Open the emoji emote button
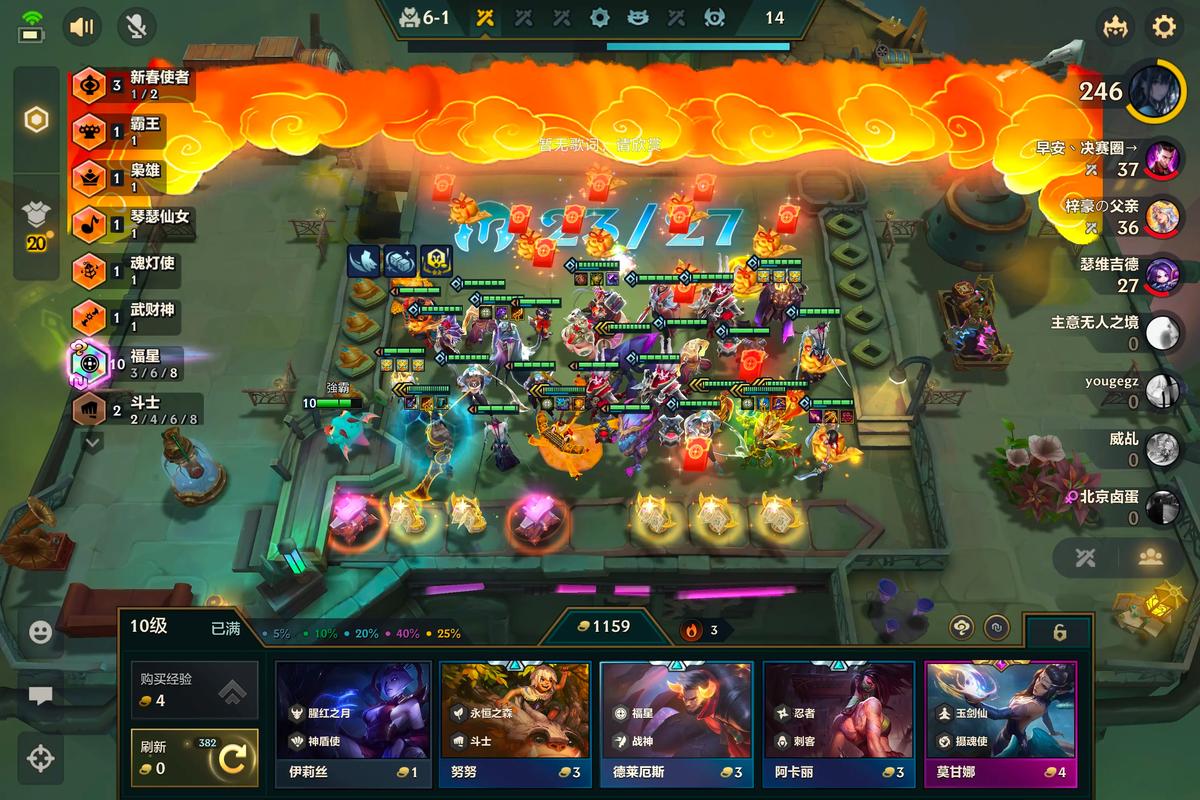The width and height of the screenshot is (1200, 800). (x=40, y=632)
